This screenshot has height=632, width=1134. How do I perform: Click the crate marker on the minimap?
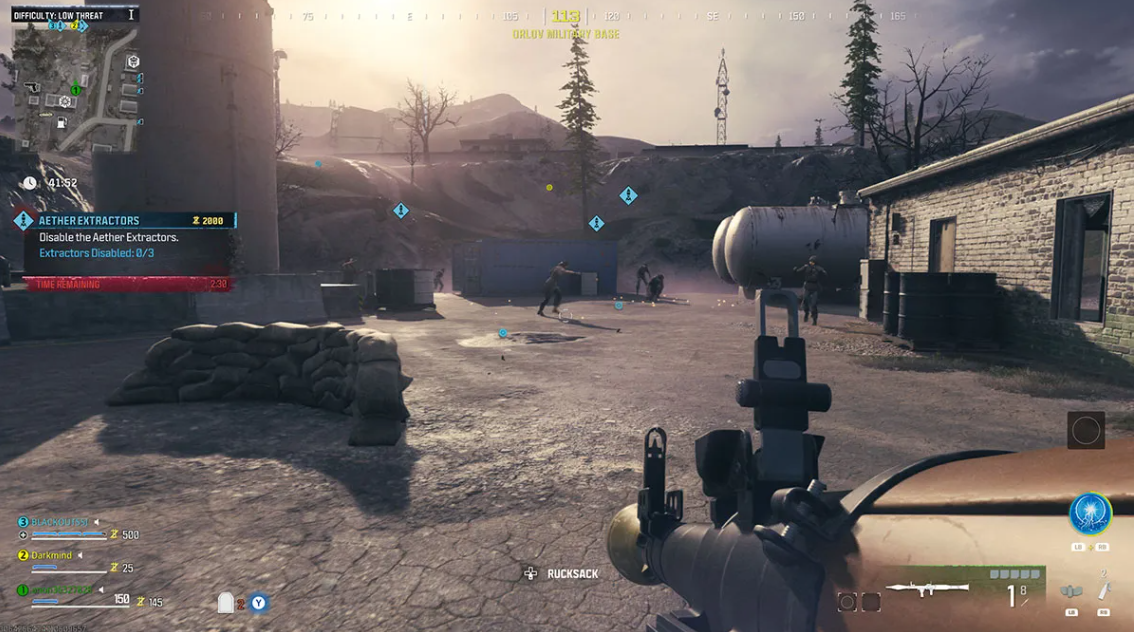132,62
